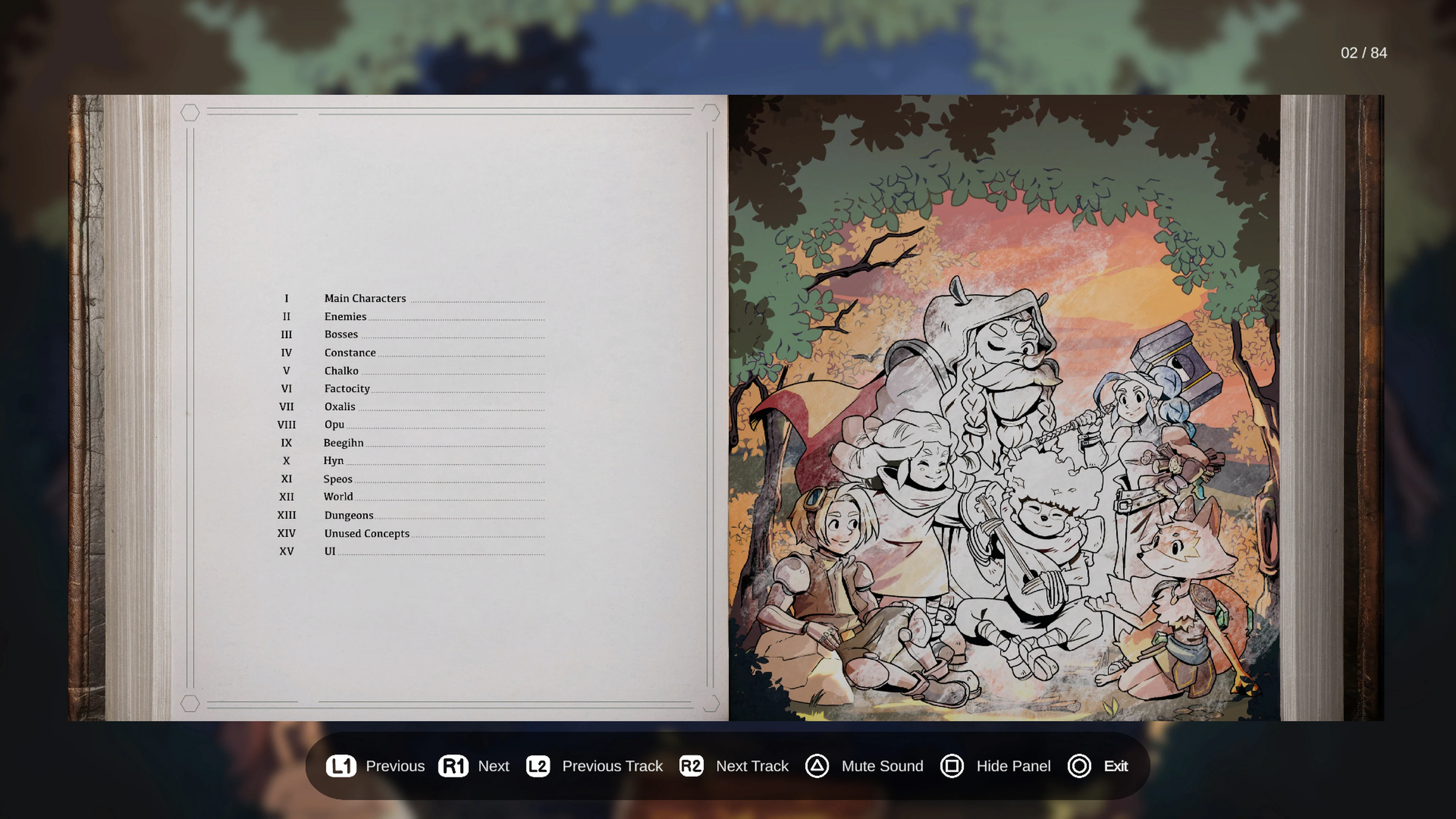Click the Square Hide Panel icon
This screenshot has width=1456, height=819.
tap(952, 766)
